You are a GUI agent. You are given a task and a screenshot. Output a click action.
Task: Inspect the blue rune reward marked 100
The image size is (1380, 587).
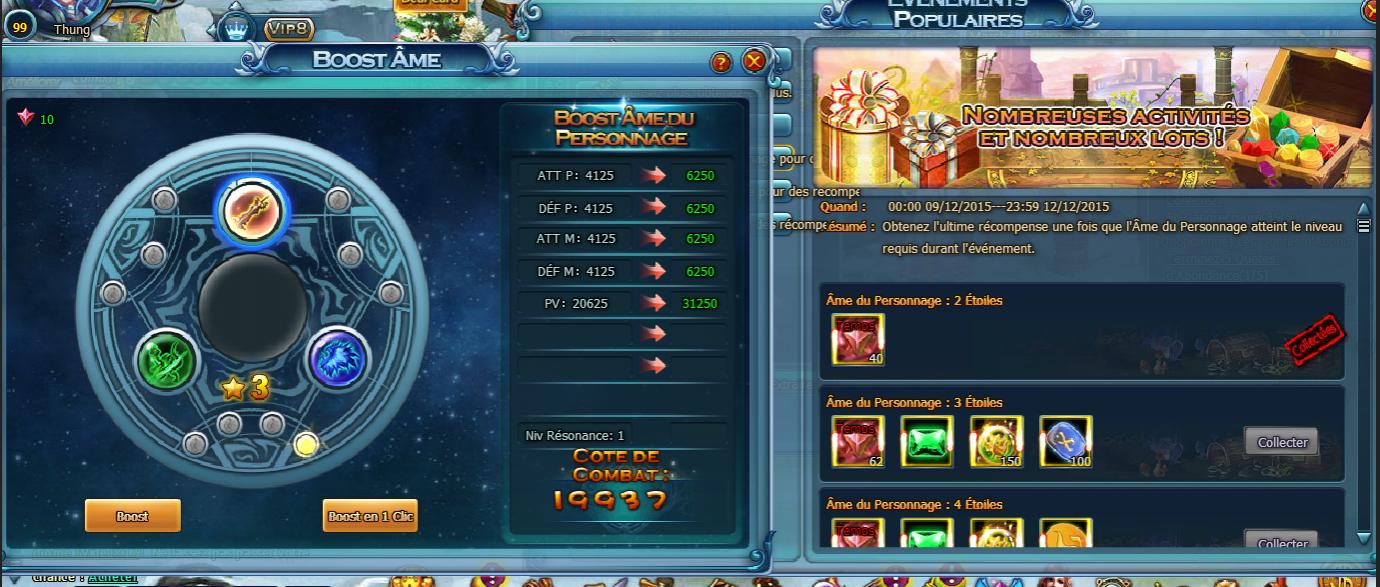(x=1066, y=441)
